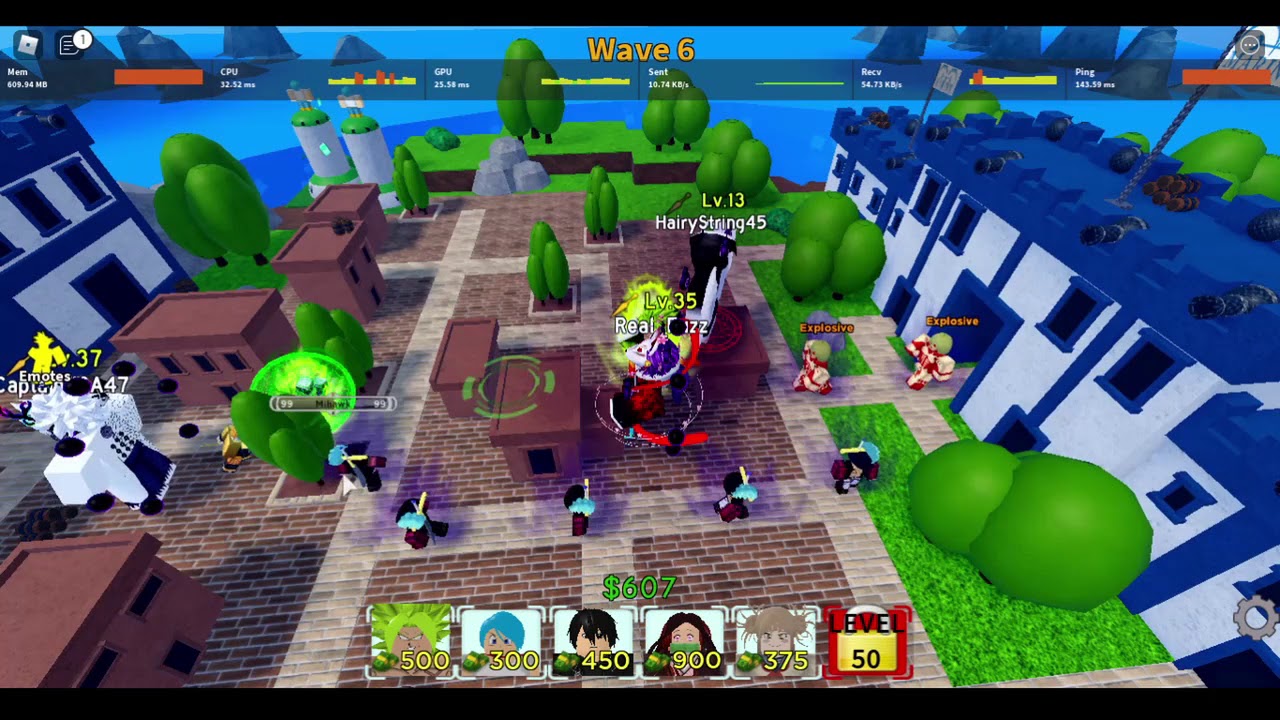Open settings with the gear icon
1280x720 pixels.
click(x=1256, y=617)
